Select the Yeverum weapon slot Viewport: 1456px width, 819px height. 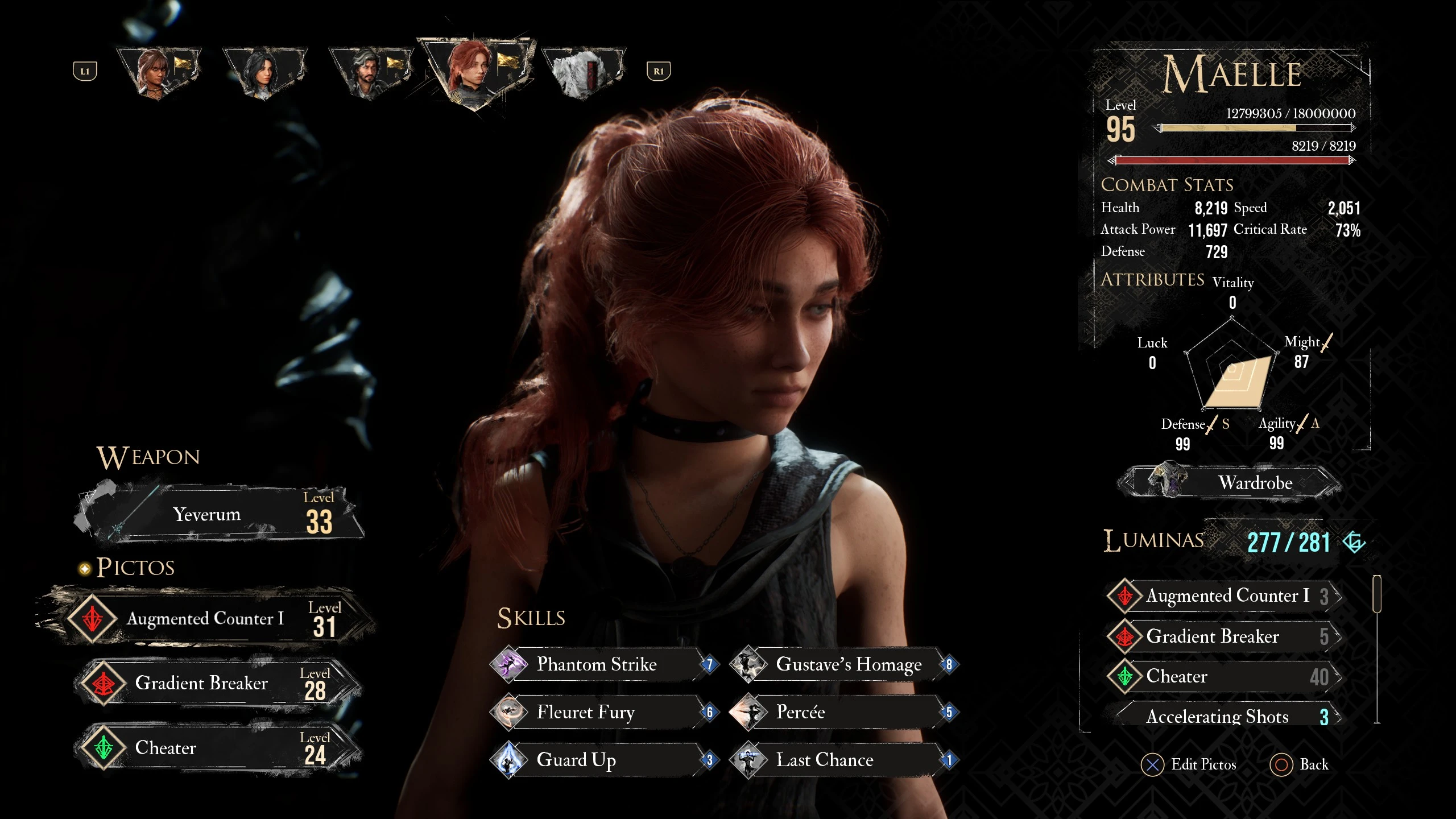(x=219, y=514)
